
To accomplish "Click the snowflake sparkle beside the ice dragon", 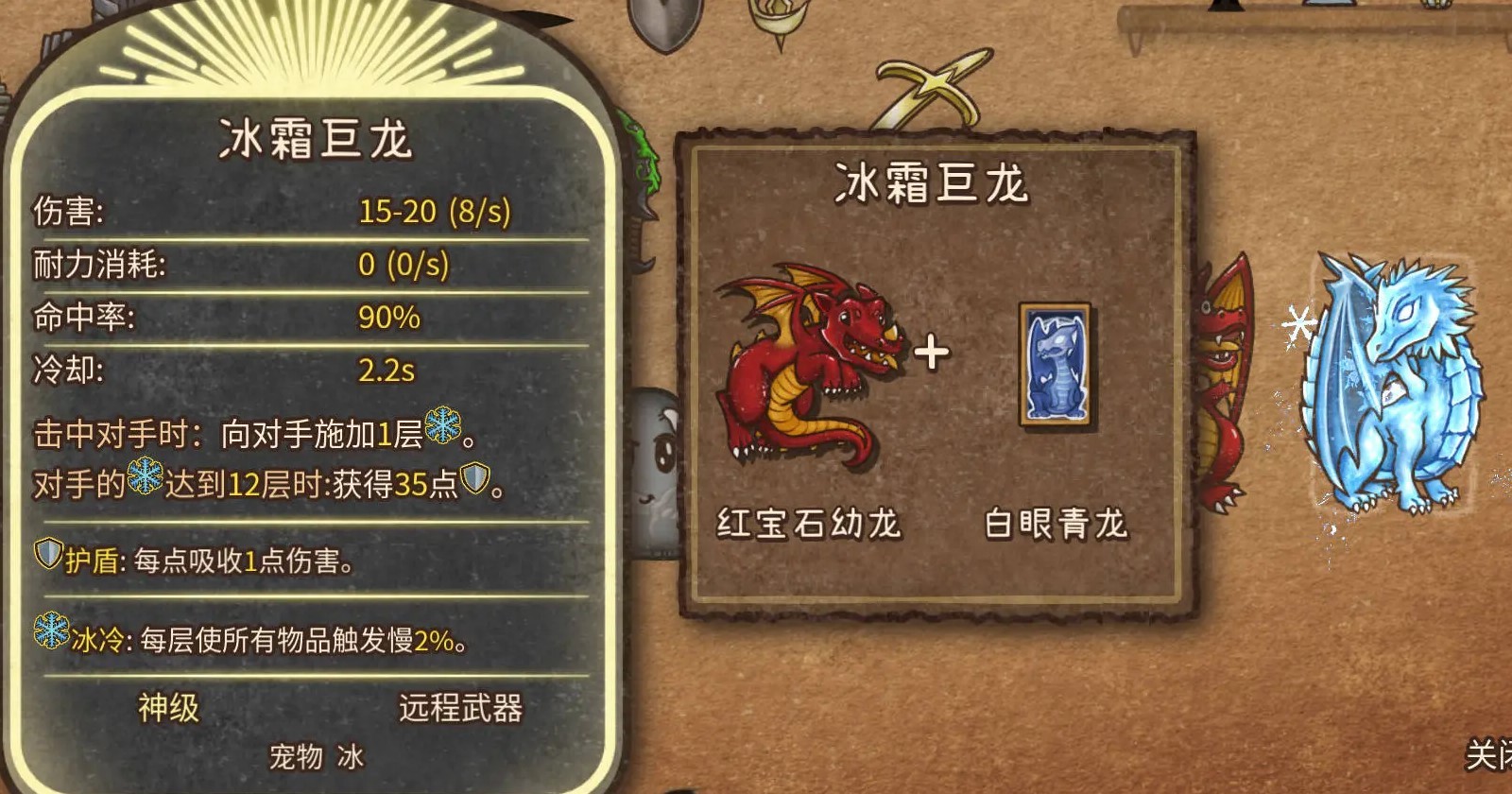I will (1297, 325).
